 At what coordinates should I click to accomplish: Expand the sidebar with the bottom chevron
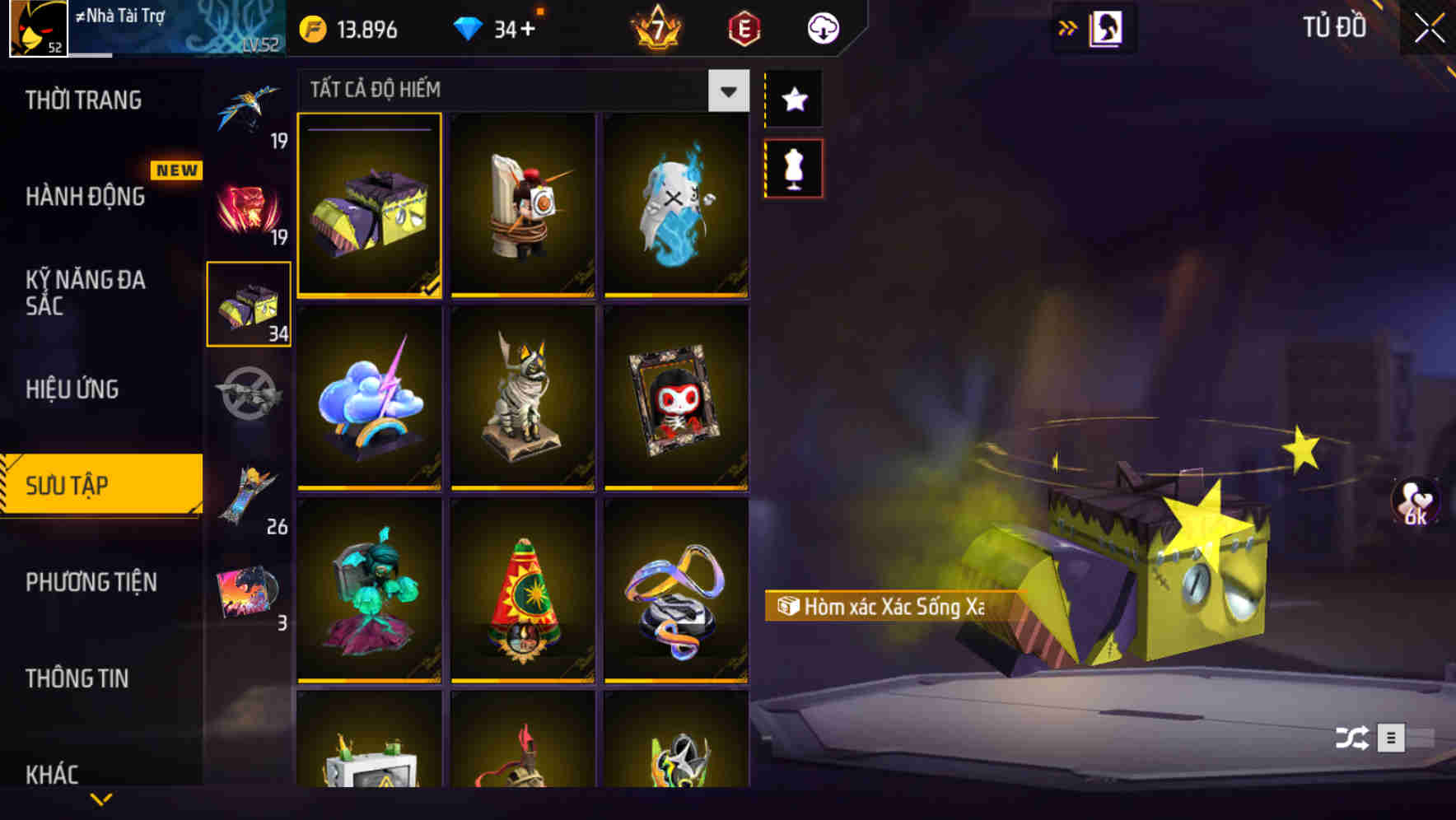[100, 797]
